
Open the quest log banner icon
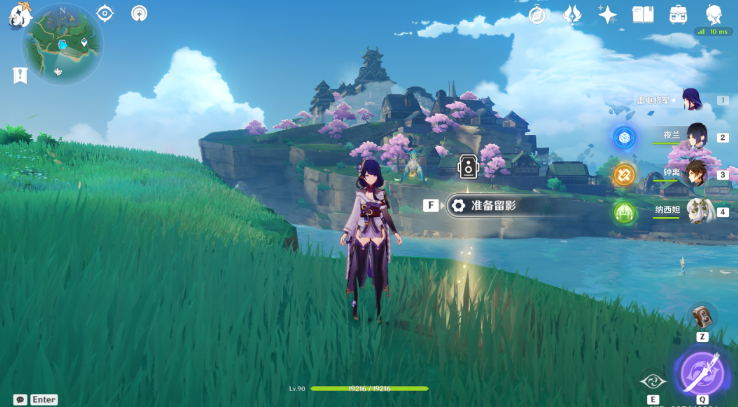[20, 75]
